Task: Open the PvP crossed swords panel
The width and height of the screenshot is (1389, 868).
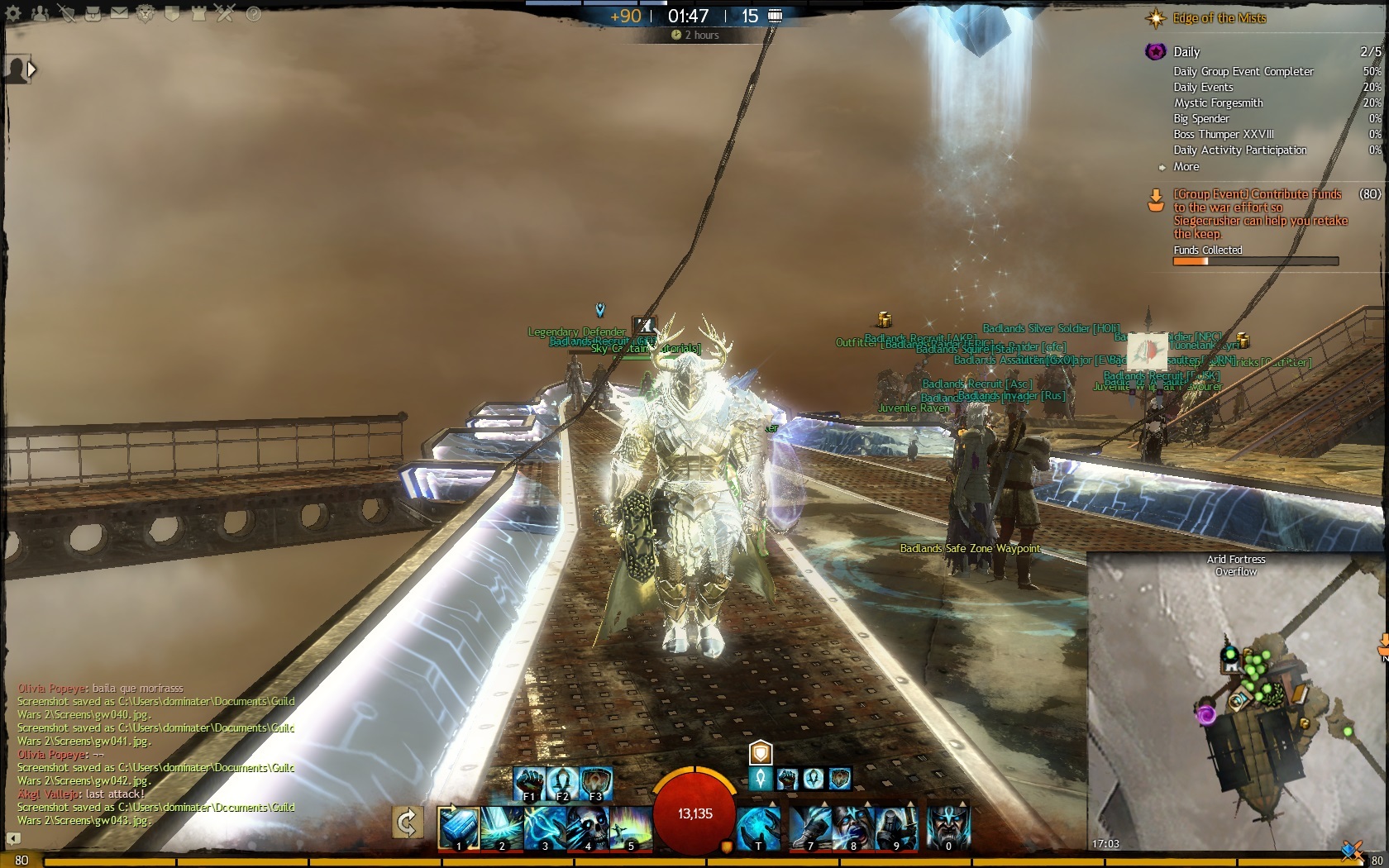Action: [x=225, y=13]
